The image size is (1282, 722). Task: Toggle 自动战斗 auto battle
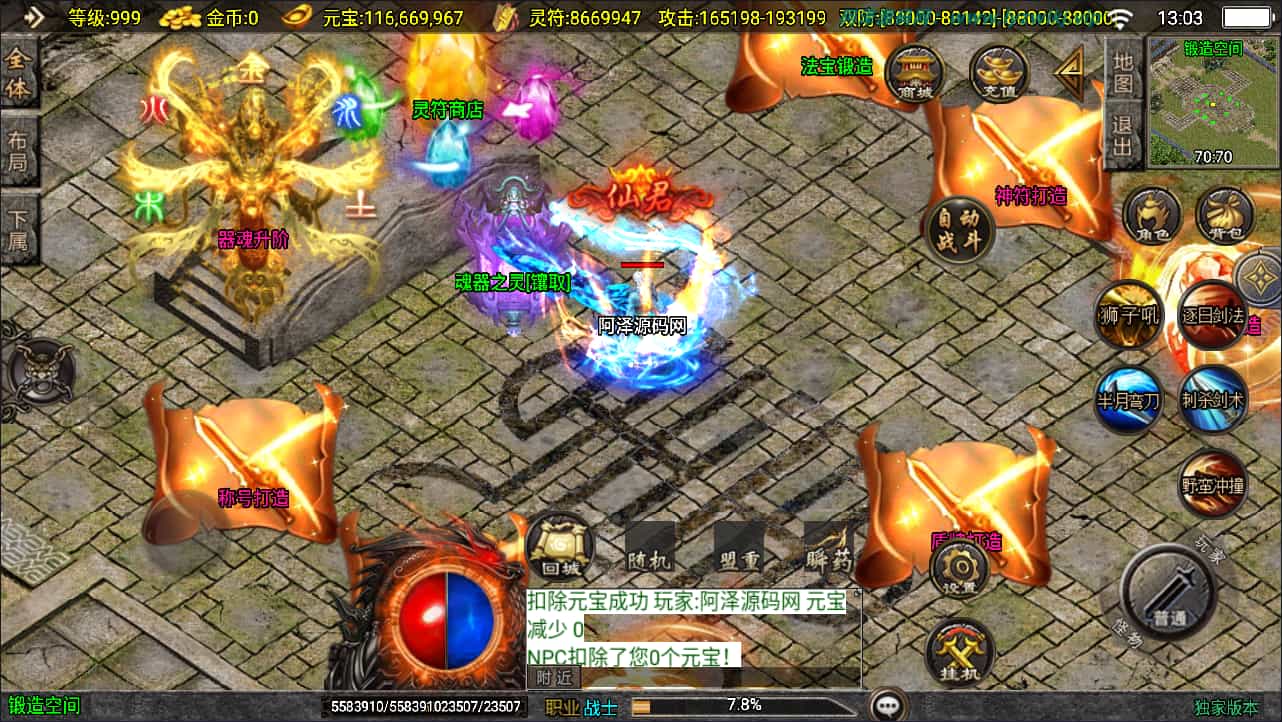958,232
